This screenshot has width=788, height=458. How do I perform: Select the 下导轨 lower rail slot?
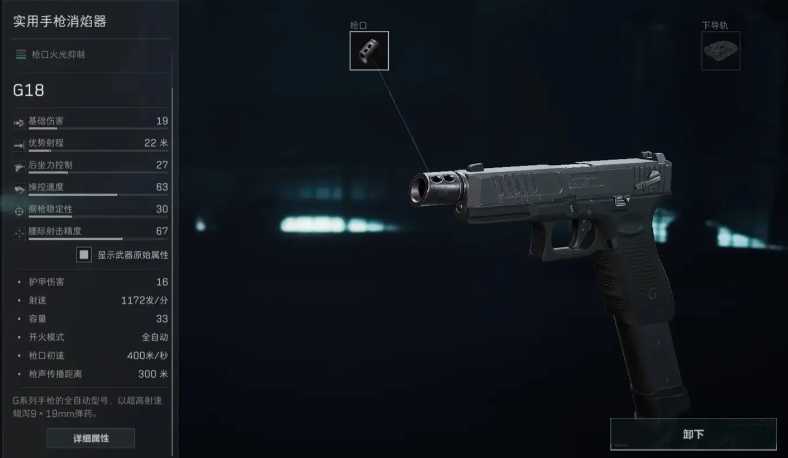point(720,51)
